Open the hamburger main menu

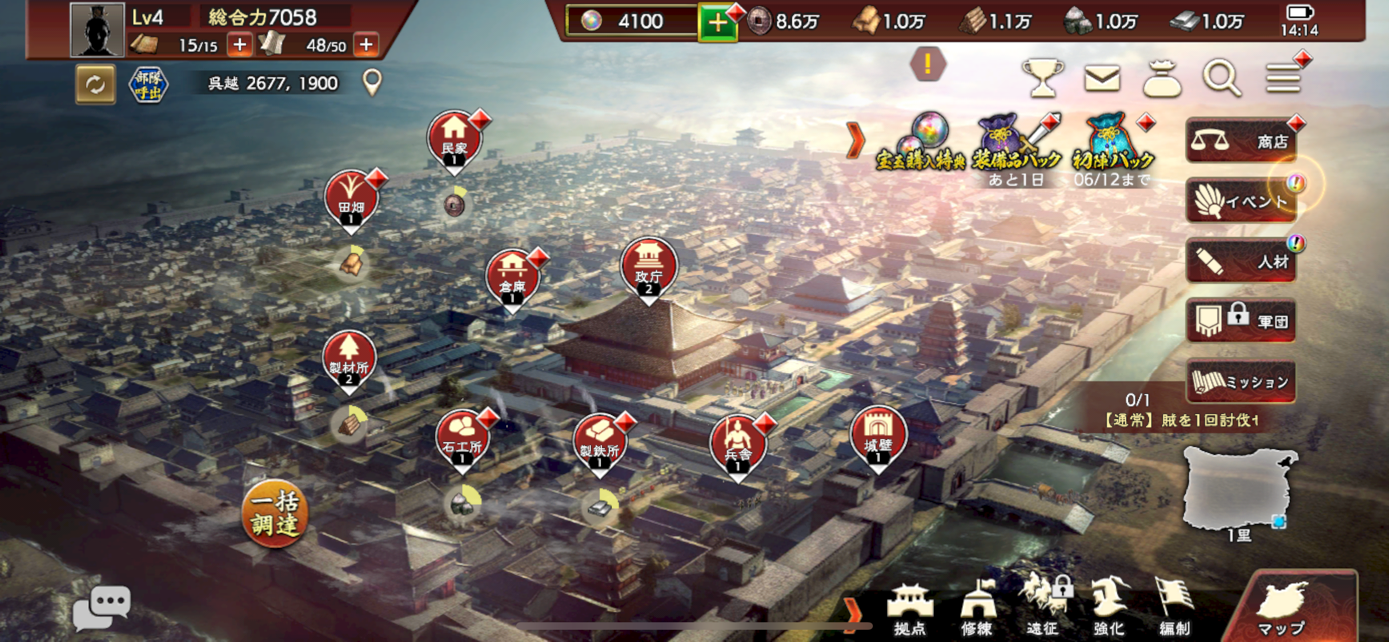coord(1283,78)
